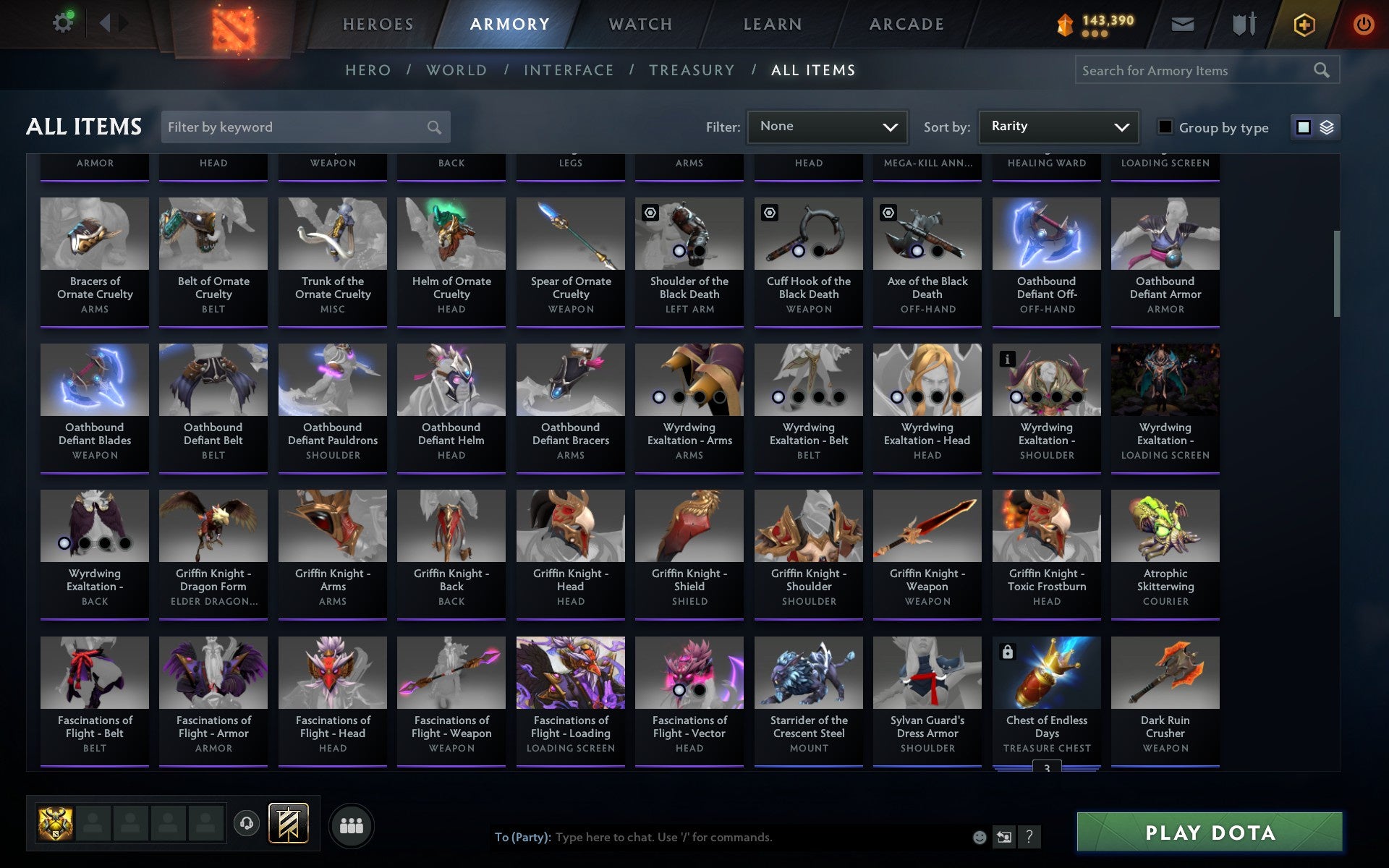
Task: Toggle the single tile view icon
Action: [1304, 127]
